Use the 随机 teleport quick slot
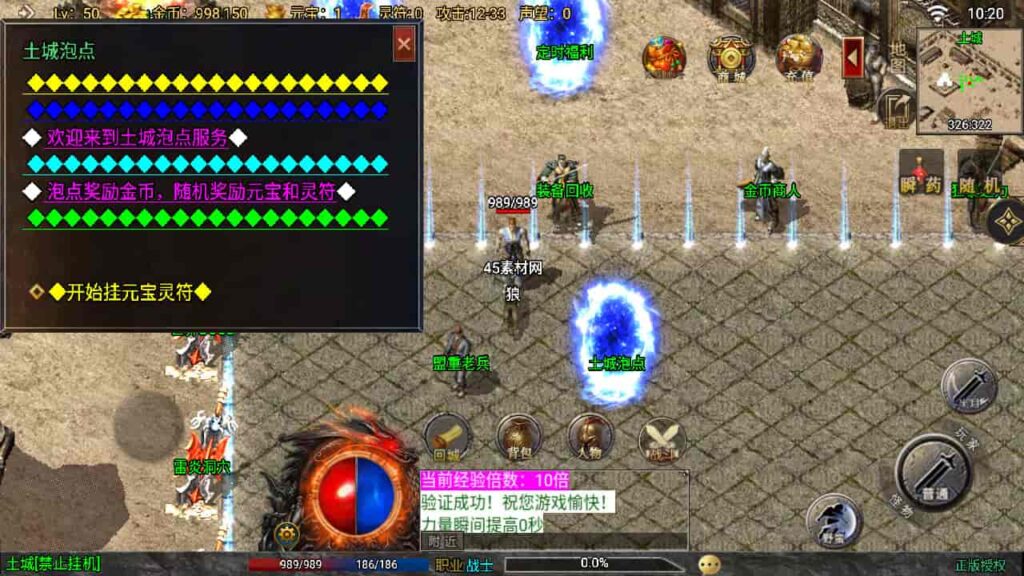The height and width of the screenshot is (576, 1024). pos(976,172)
